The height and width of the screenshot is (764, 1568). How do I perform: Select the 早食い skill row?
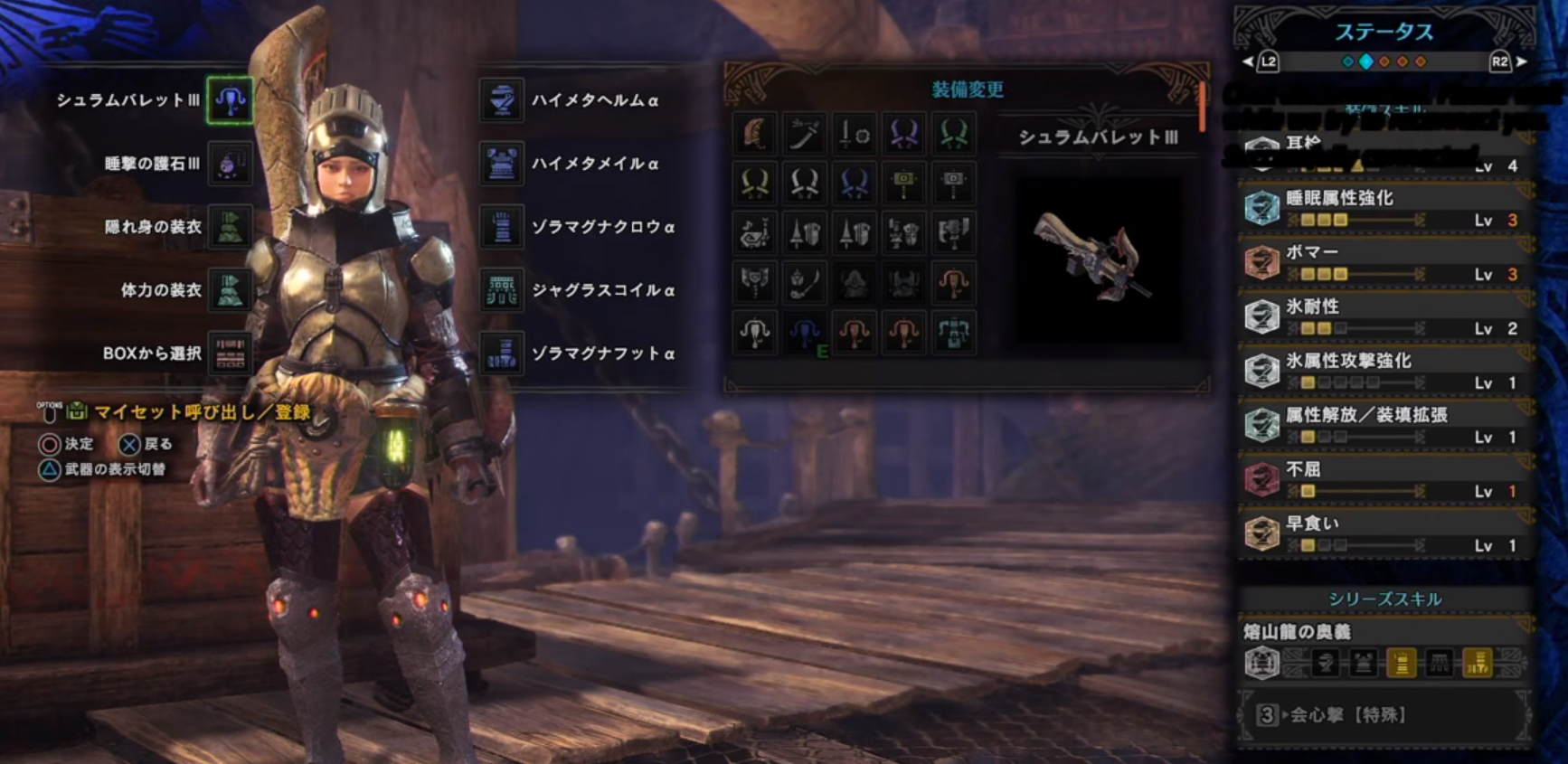pos(1385,533)
